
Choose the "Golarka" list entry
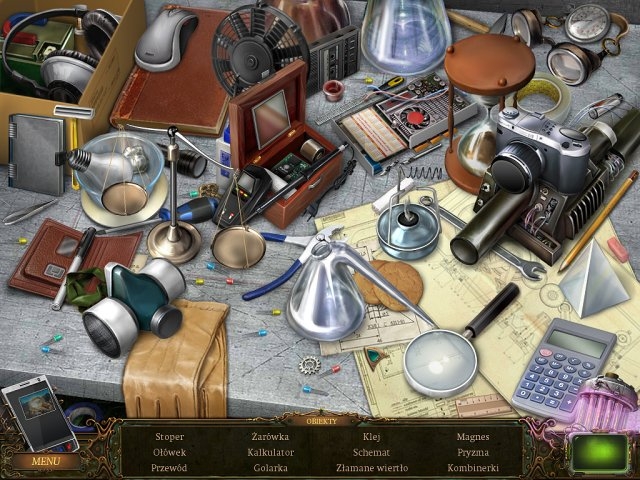pos(270,467)
